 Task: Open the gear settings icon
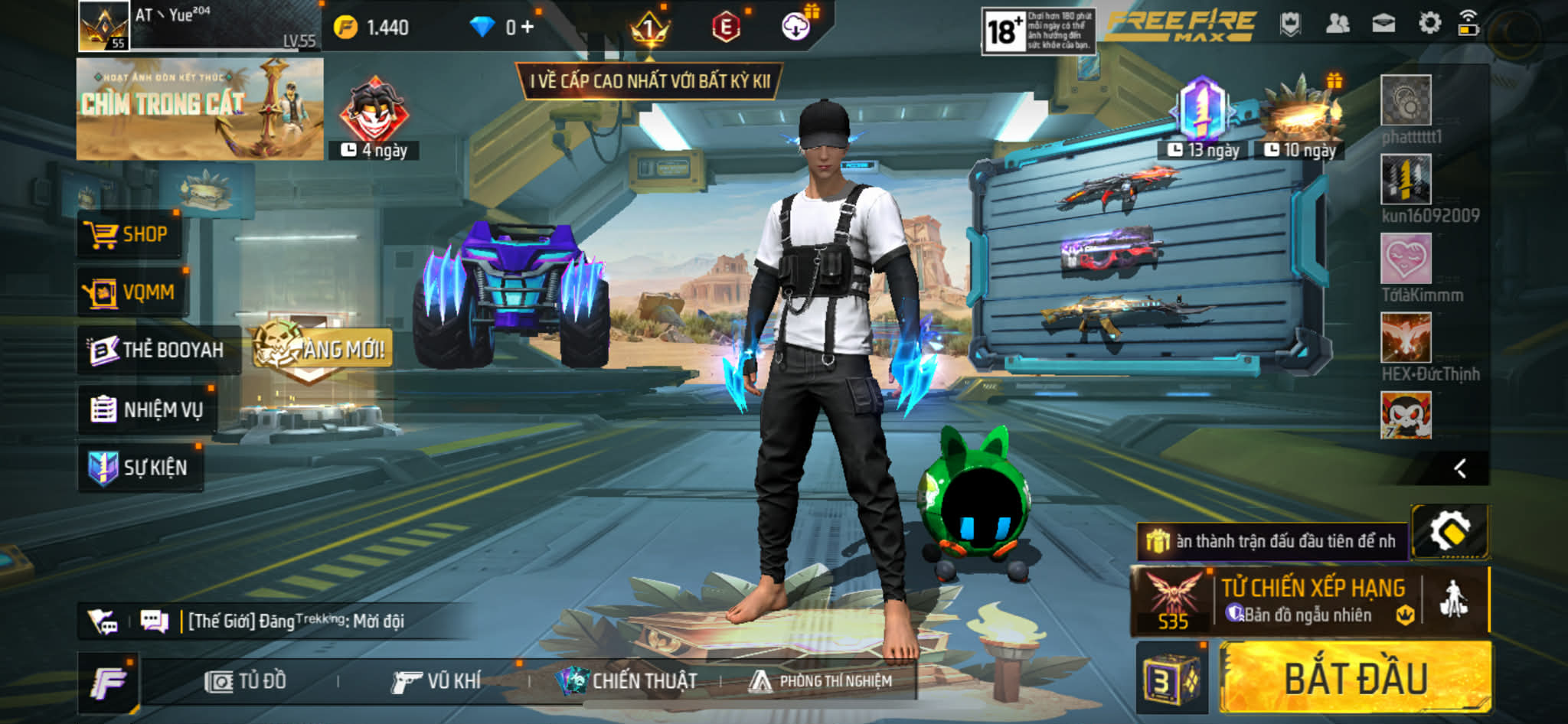[x=1429, y=24]
